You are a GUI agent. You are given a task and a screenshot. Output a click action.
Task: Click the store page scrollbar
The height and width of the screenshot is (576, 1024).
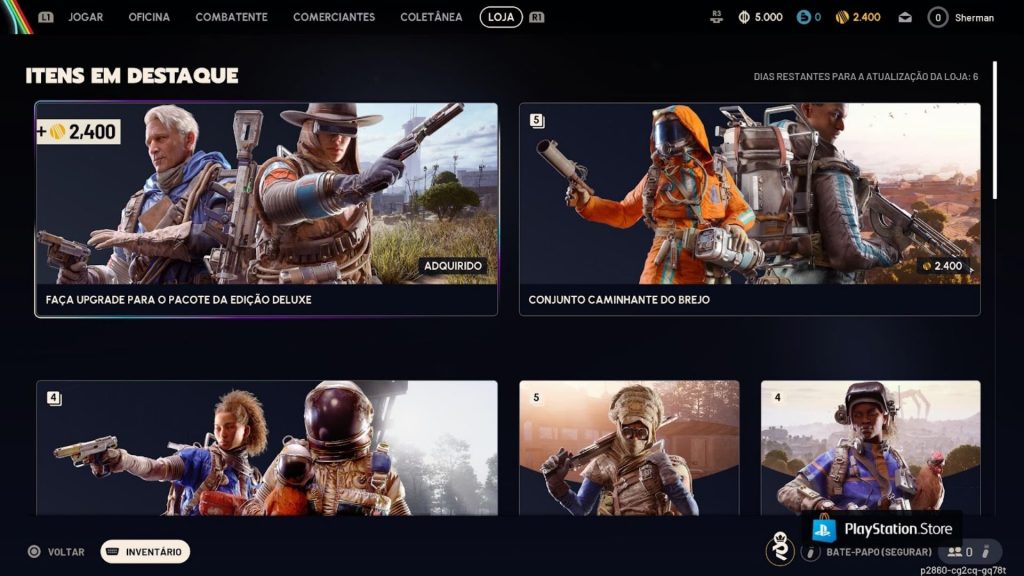pos(994,130)
